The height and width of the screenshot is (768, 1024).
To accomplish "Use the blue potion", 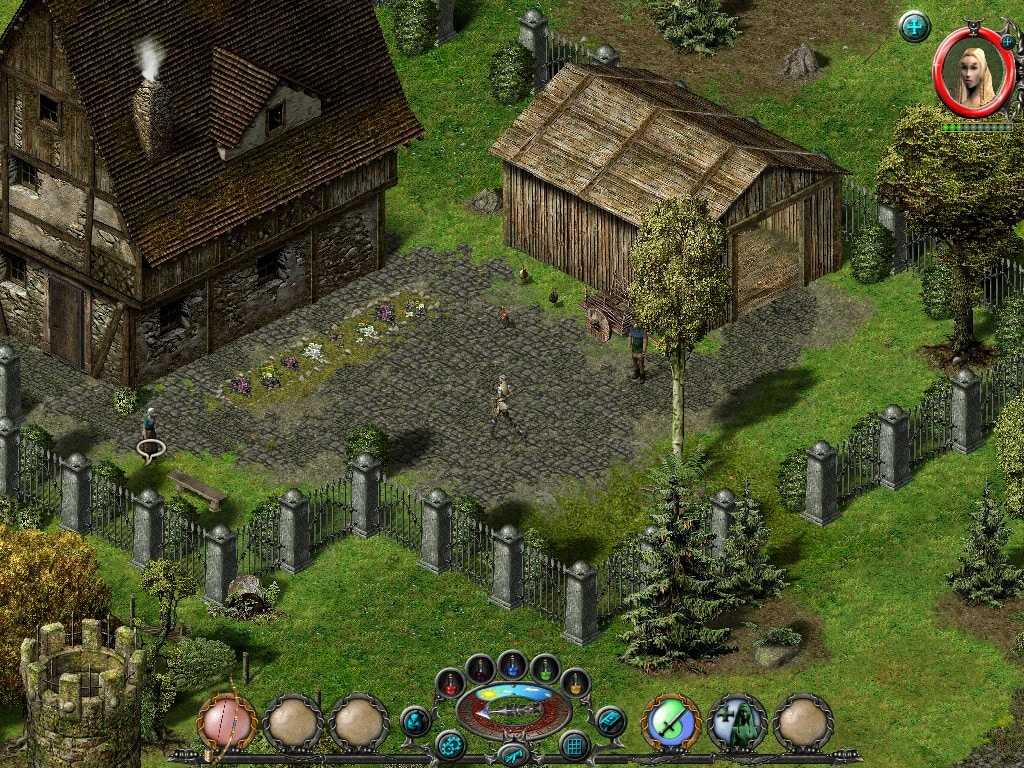I will click(513, 665).
